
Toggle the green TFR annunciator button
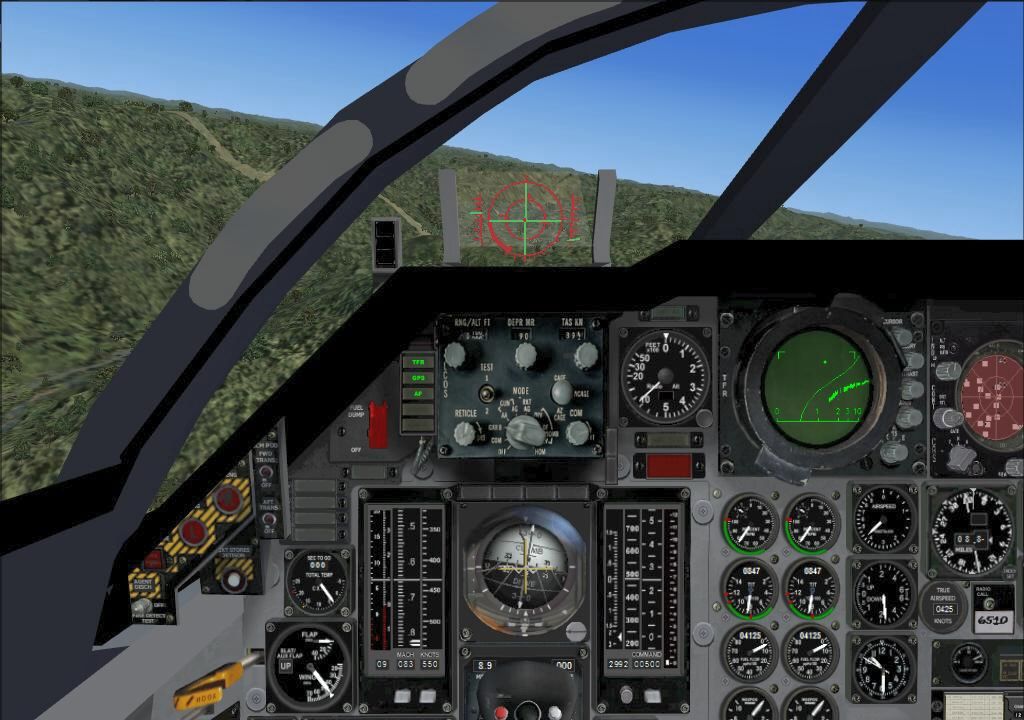click(417, 362)
